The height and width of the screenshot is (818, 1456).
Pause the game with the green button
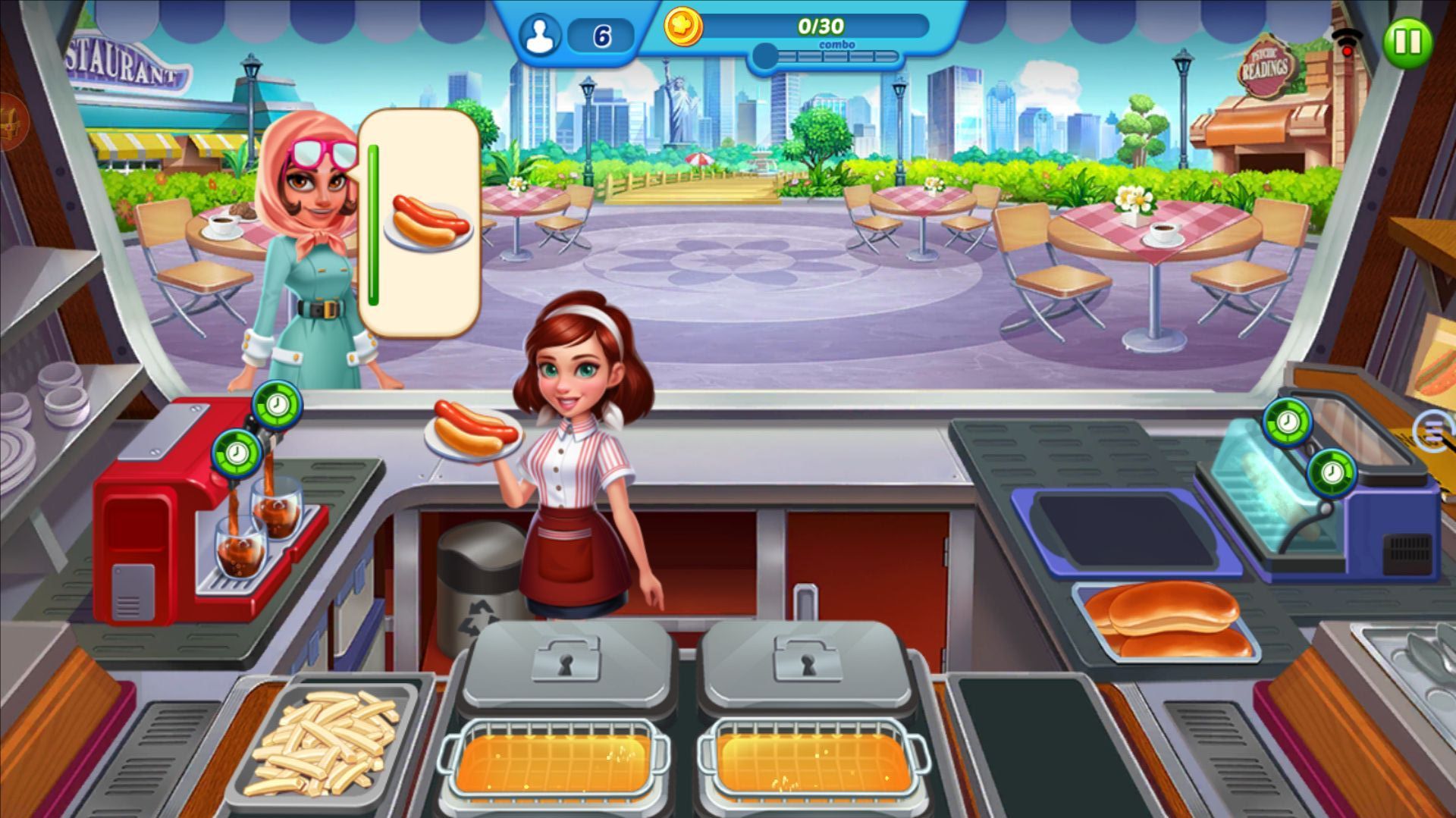click(1407, 42)
